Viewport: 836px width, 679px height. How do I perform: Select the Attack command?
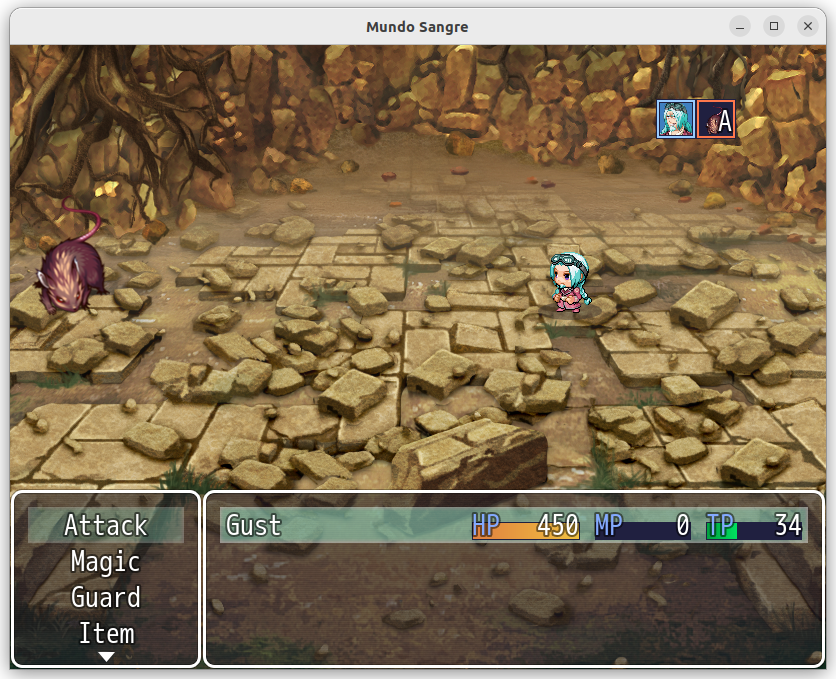tap(106, 525)
